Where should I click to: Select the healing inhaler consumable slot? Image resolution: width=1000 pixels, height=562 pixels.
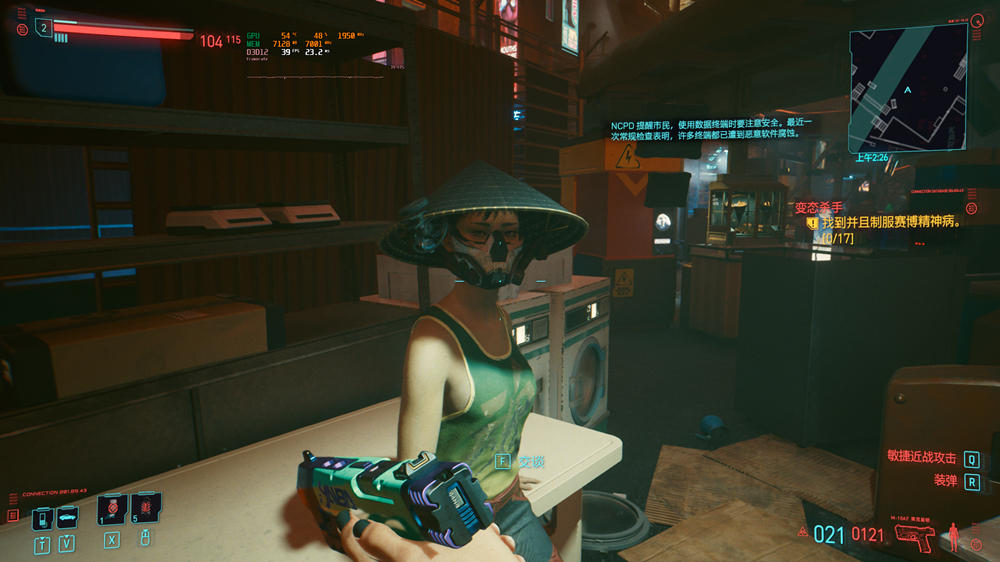[112, 510]
